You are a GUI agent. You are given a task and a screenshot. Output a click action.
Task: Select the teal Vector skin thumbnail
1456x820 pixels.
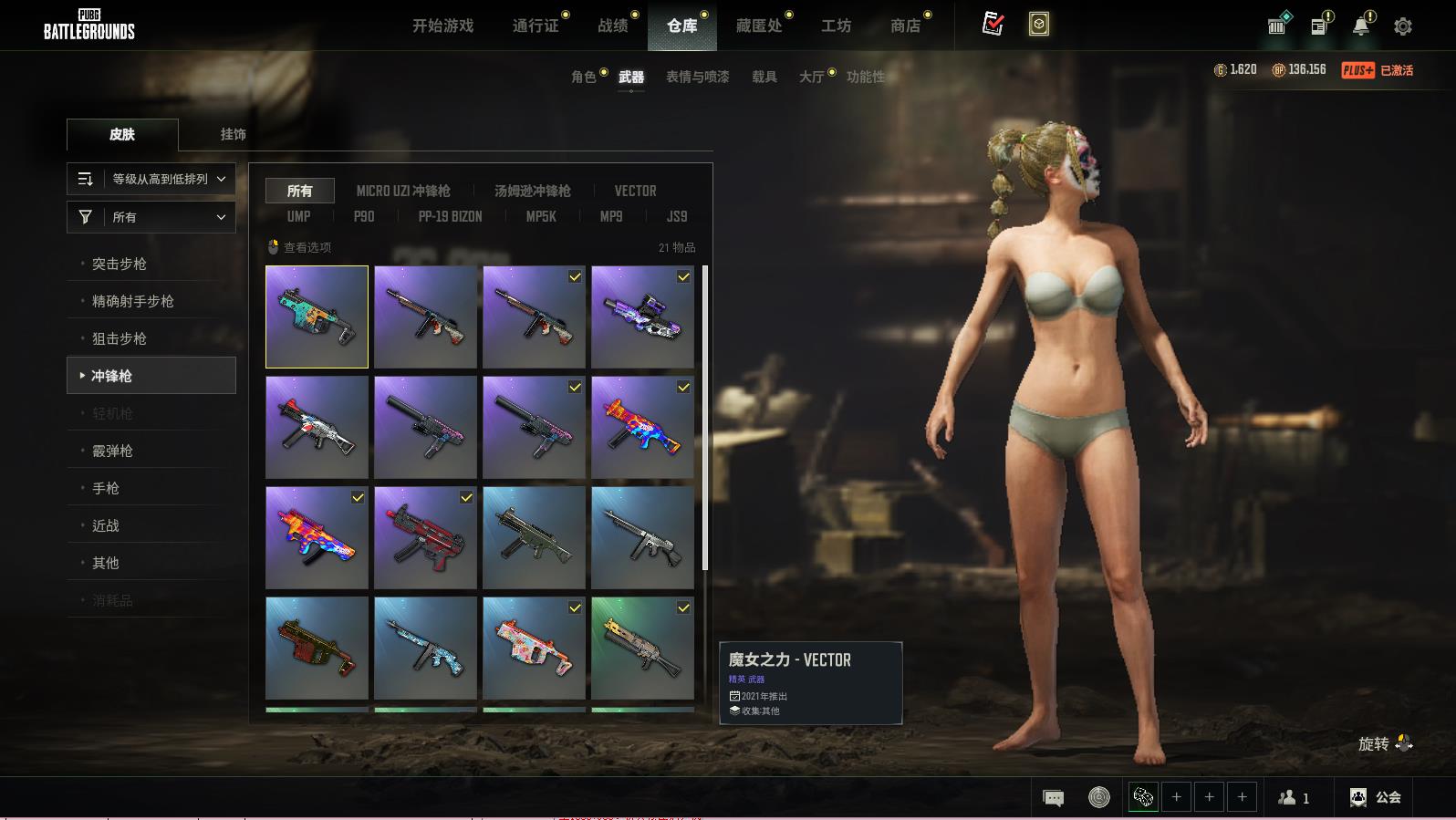pos(317,317)
